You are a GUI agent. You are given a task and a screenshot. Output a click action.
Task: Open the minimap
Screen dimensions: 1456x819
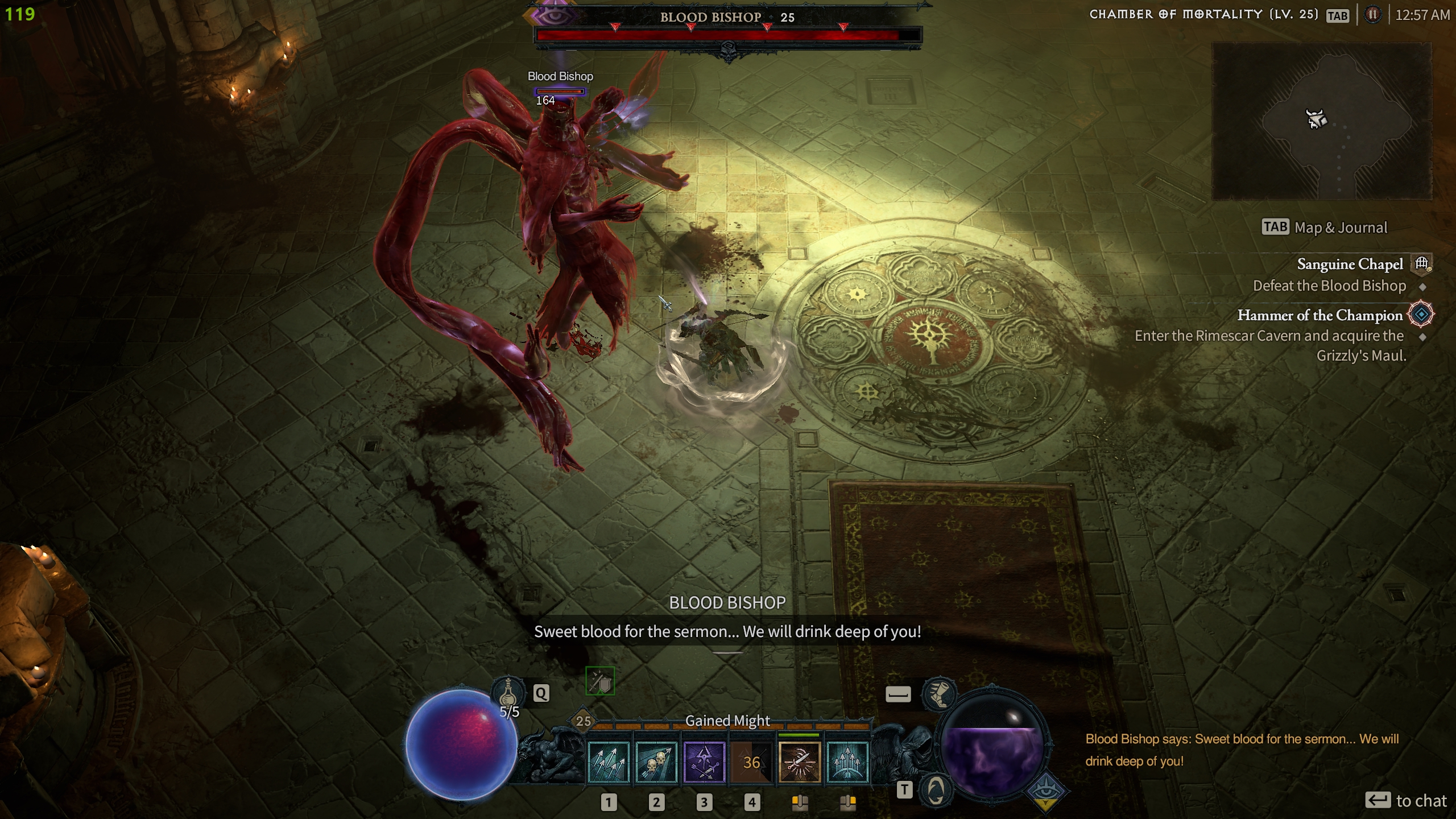coord(1322,121)
